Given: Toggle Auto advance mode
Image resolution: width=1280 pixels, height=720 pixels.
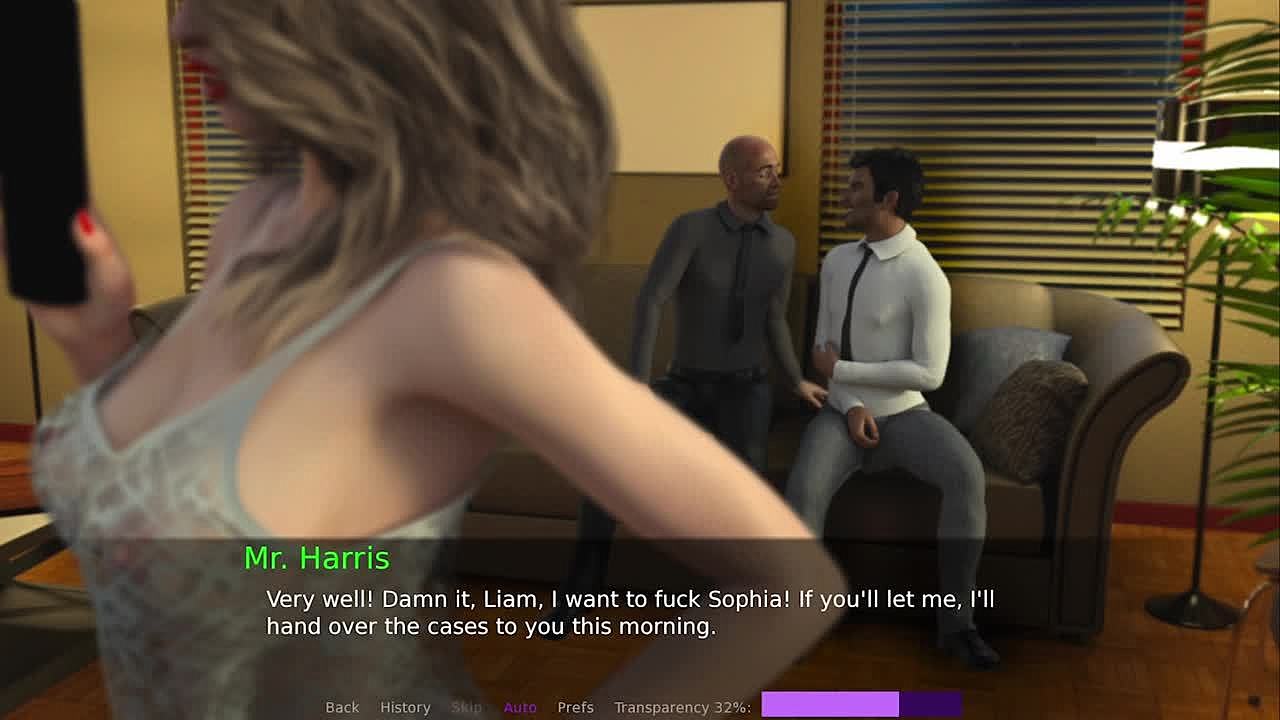Looking at the screenshot, I should pos(520,707).
